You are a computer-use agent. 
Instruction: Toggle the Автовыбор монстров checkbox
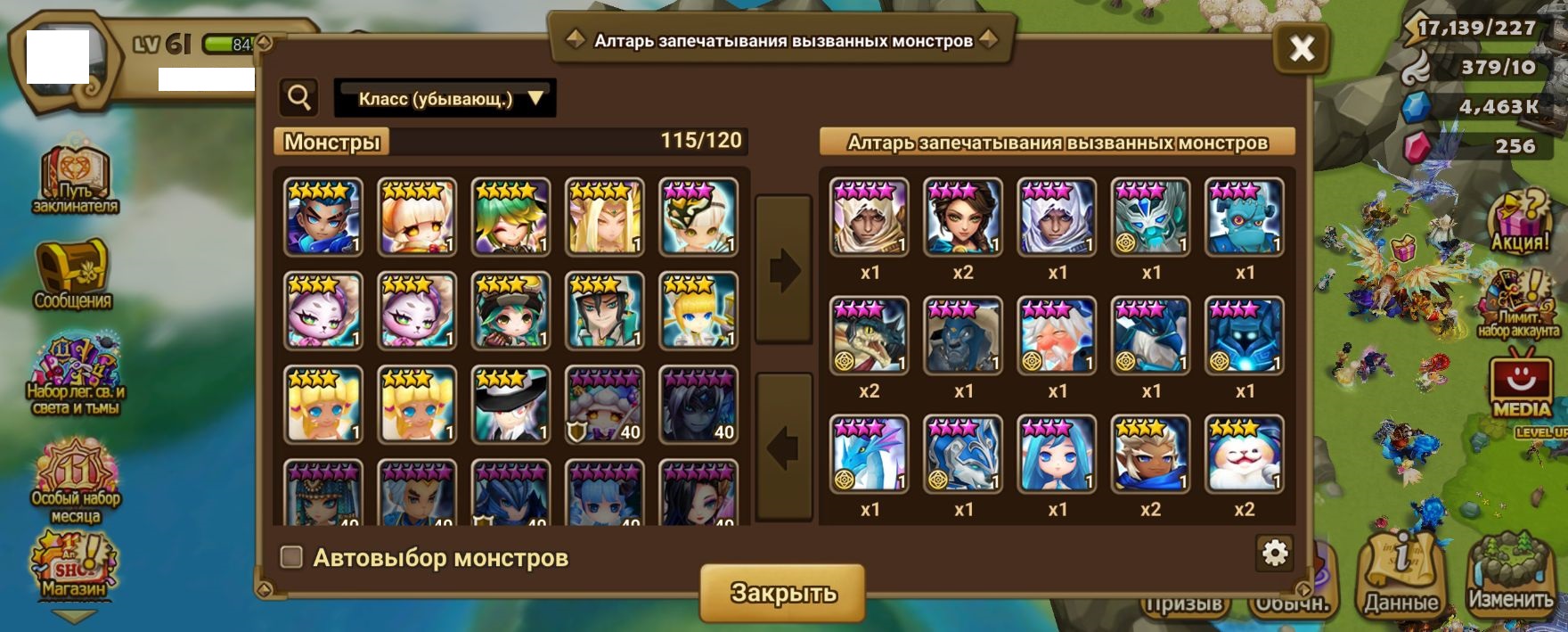pos(291,557)
